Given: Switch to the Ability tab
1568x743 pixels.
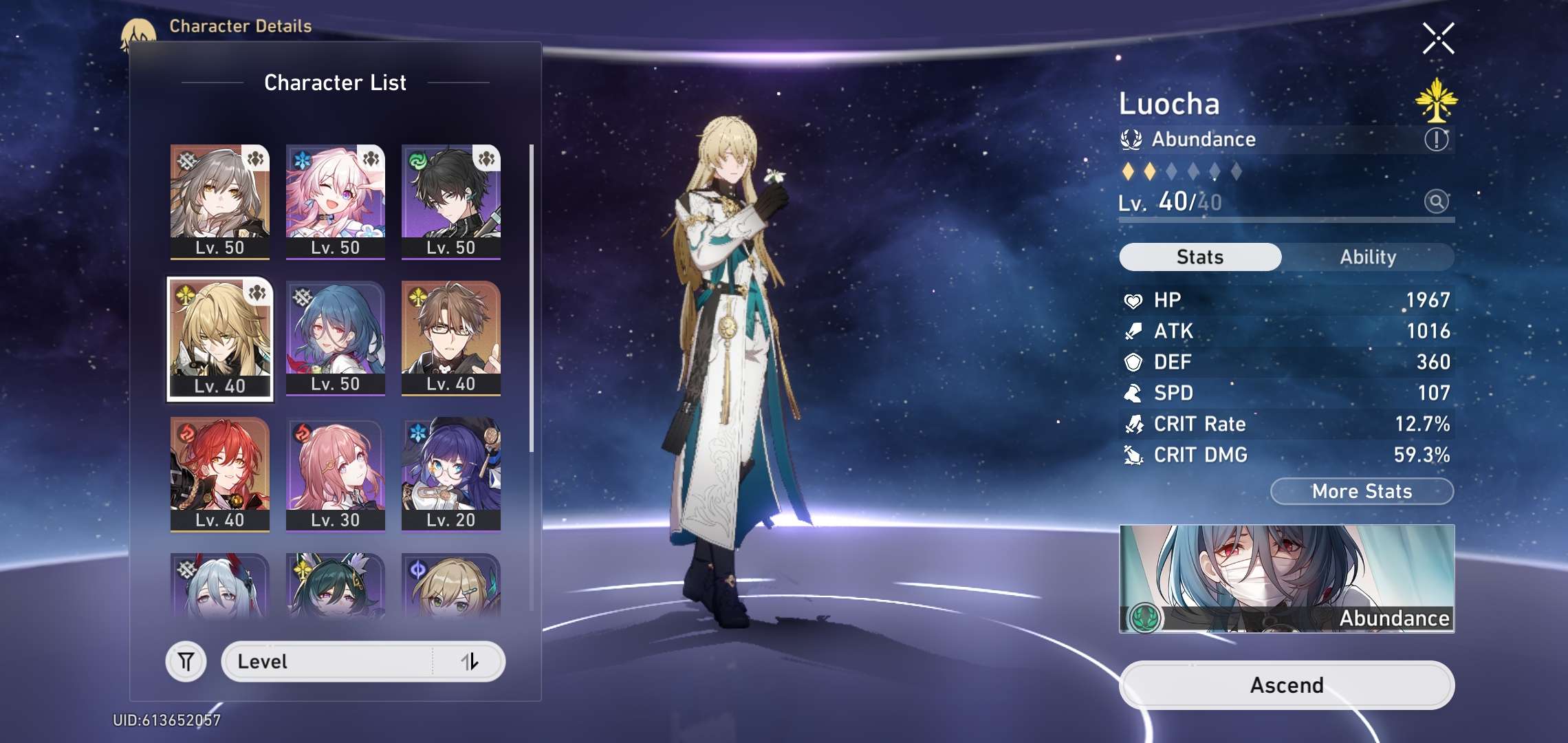Looking at the screenshot, I should coord(1368,257).
